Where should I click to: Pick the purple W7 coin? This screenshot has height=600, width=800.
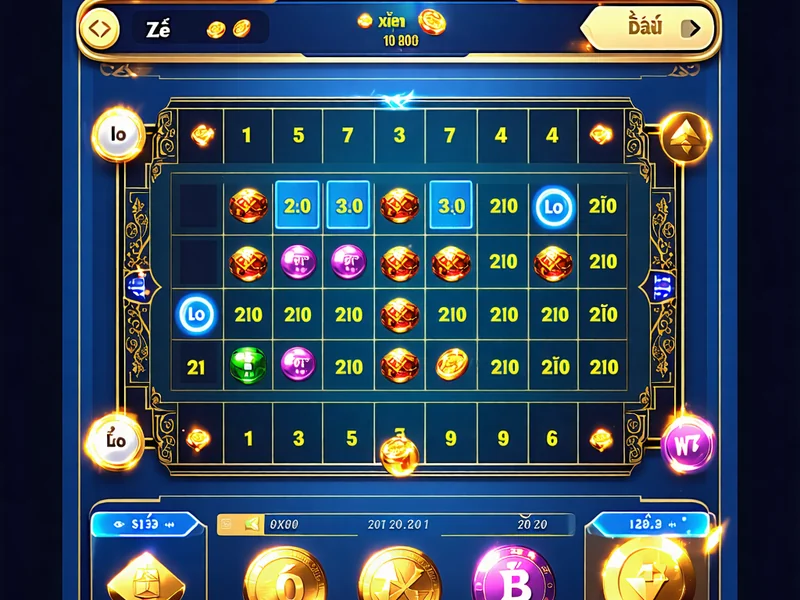688,440
